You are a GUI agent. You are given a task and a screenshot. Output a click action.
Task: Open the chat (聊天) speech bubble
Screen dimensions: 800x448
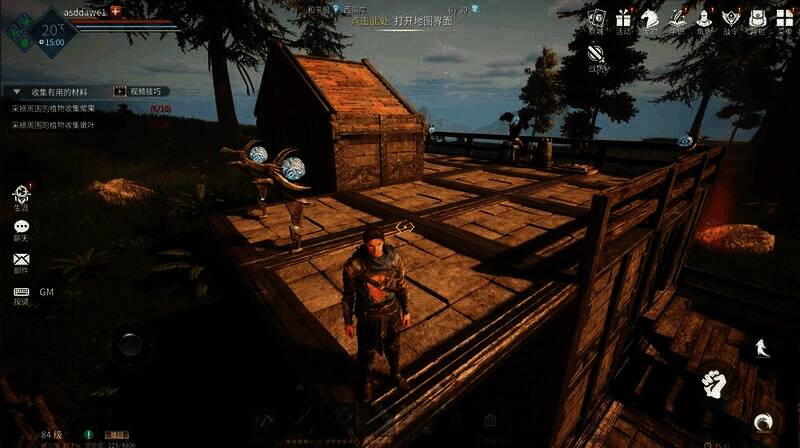(x=21, y=229)
